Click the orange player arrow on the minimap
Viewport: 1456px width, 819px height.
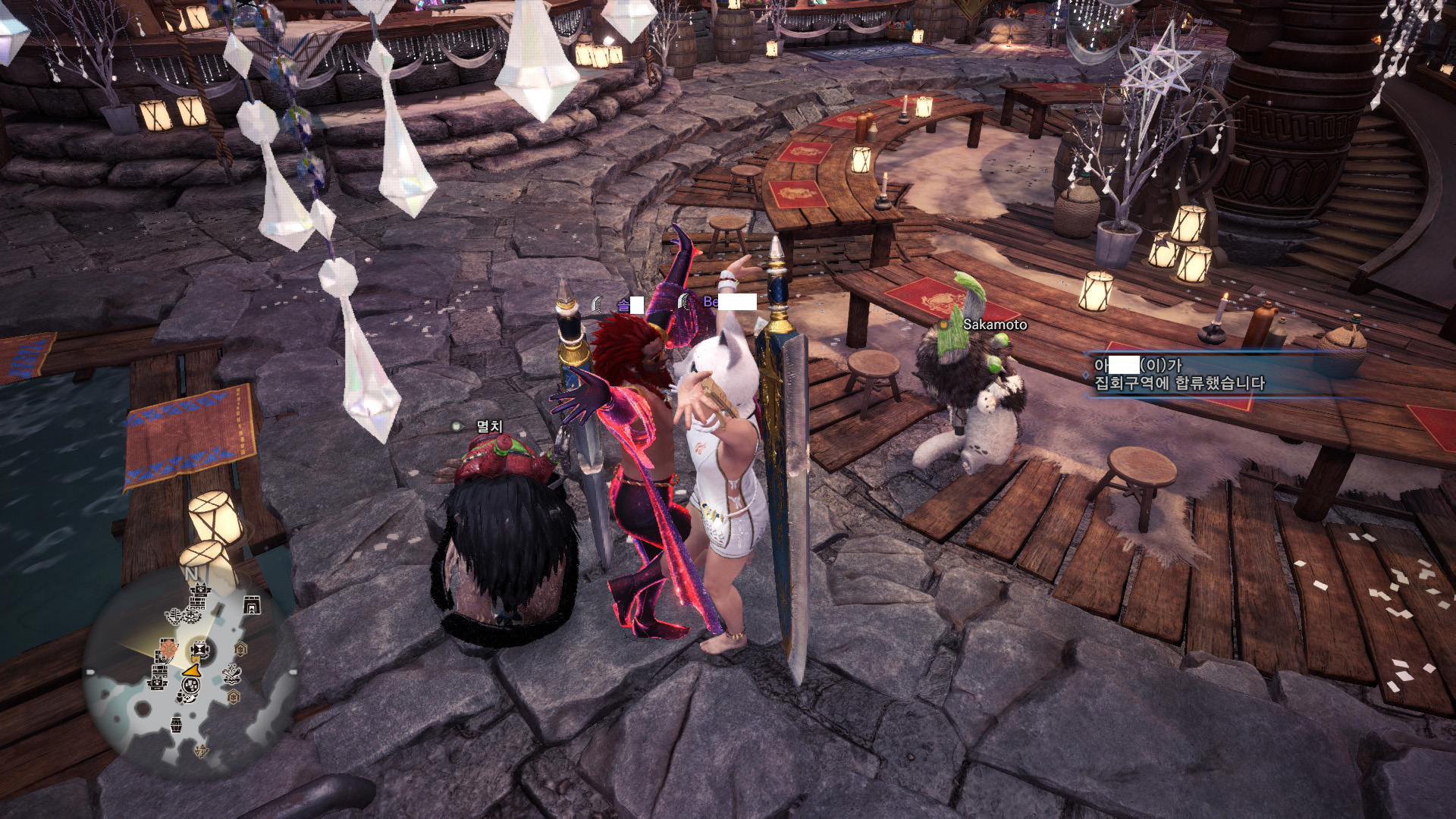coord(192,671)
